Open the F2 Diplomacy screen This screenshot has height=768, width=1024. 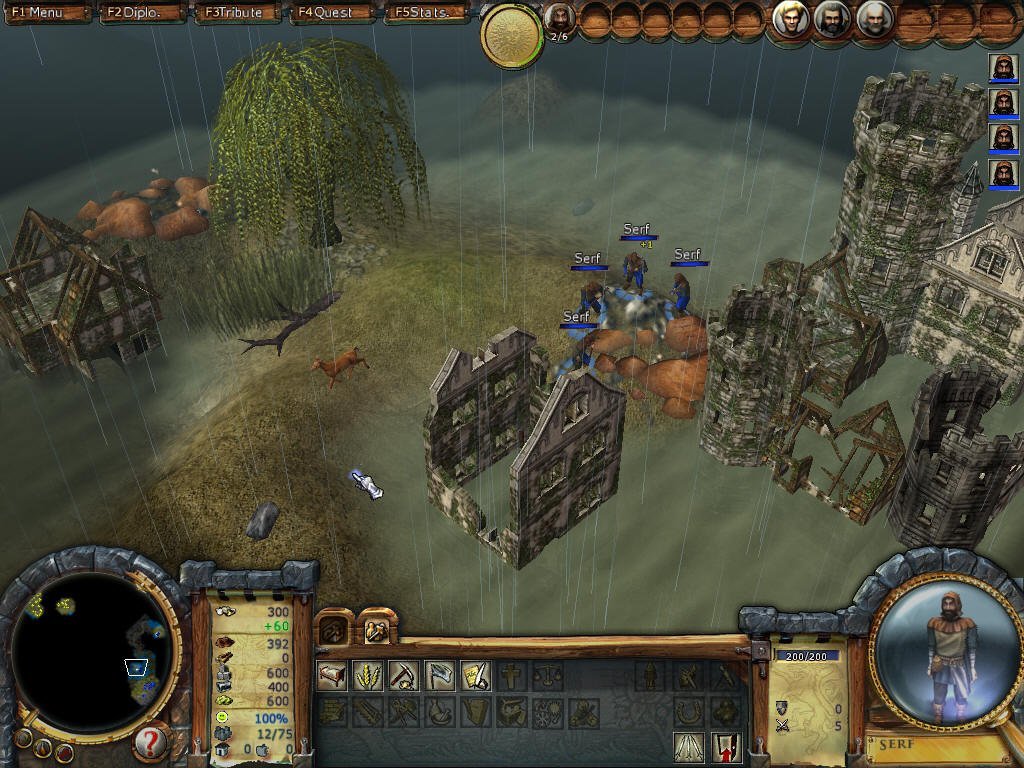tap(142, 13)
